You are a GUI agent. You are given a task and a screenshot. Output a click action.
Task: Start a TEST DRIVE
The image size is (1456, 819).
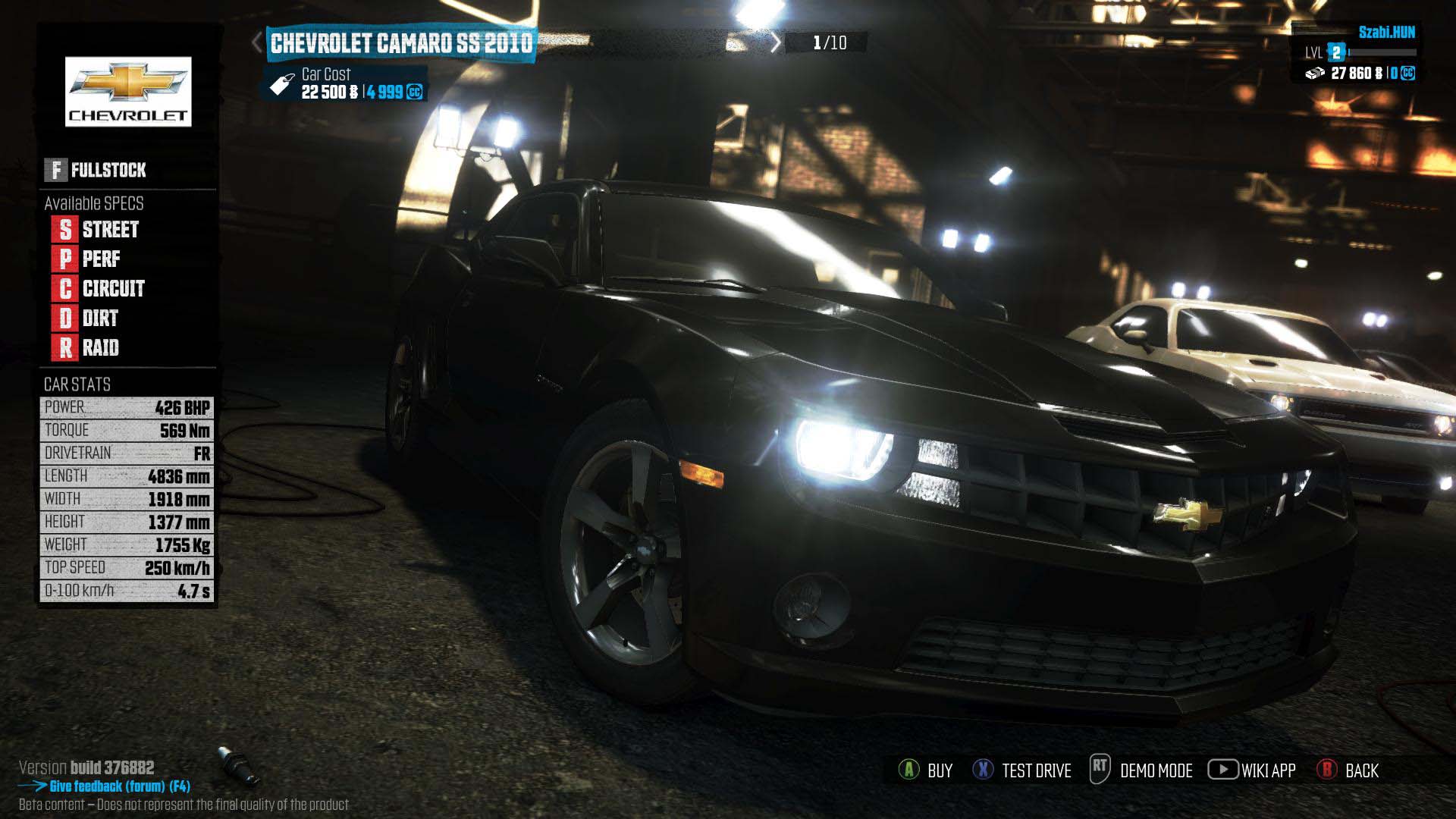pyautogui.click(x=1022, y=770)
